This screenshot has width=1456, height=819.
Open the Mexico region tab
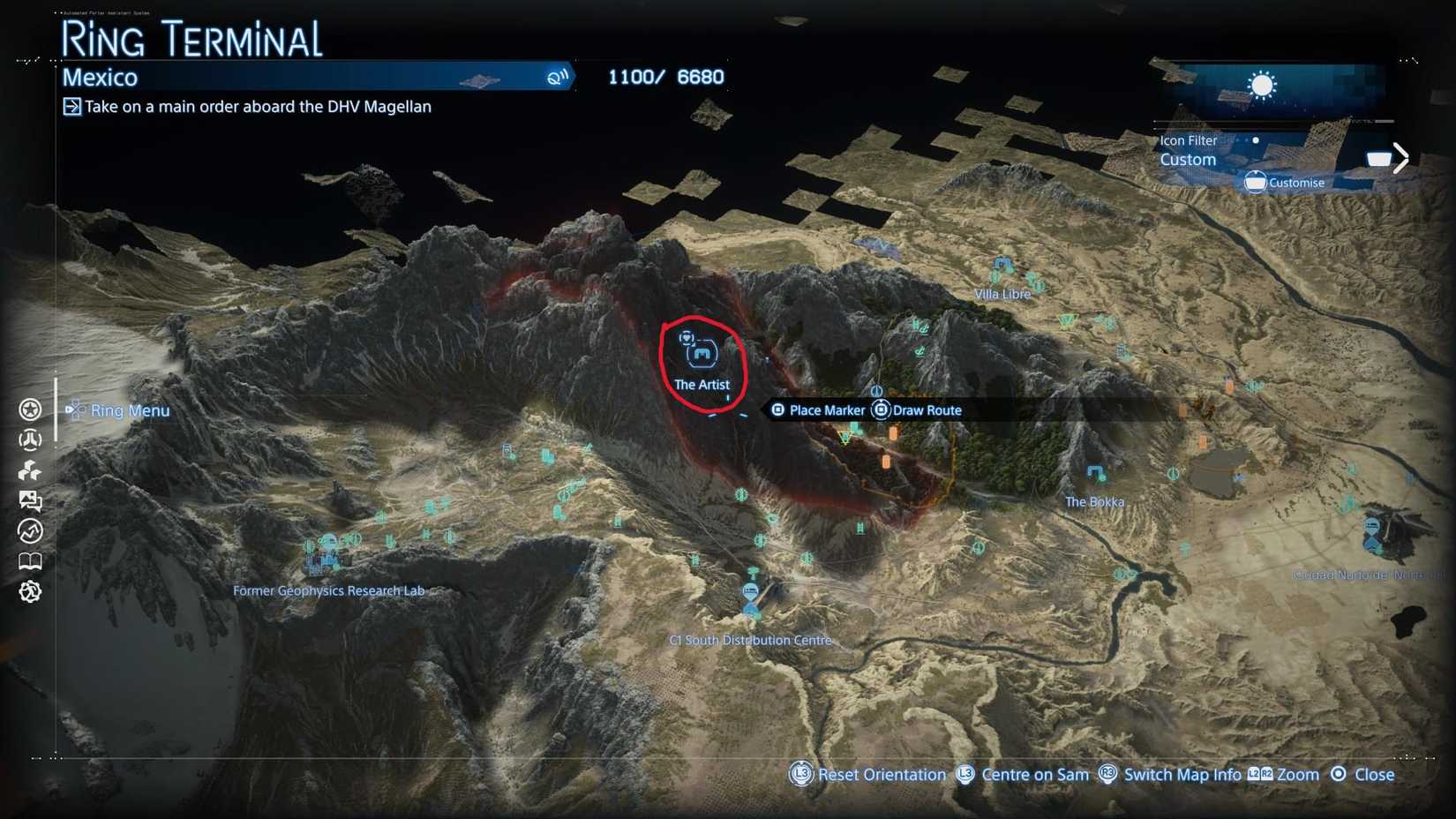click(100, 78)
